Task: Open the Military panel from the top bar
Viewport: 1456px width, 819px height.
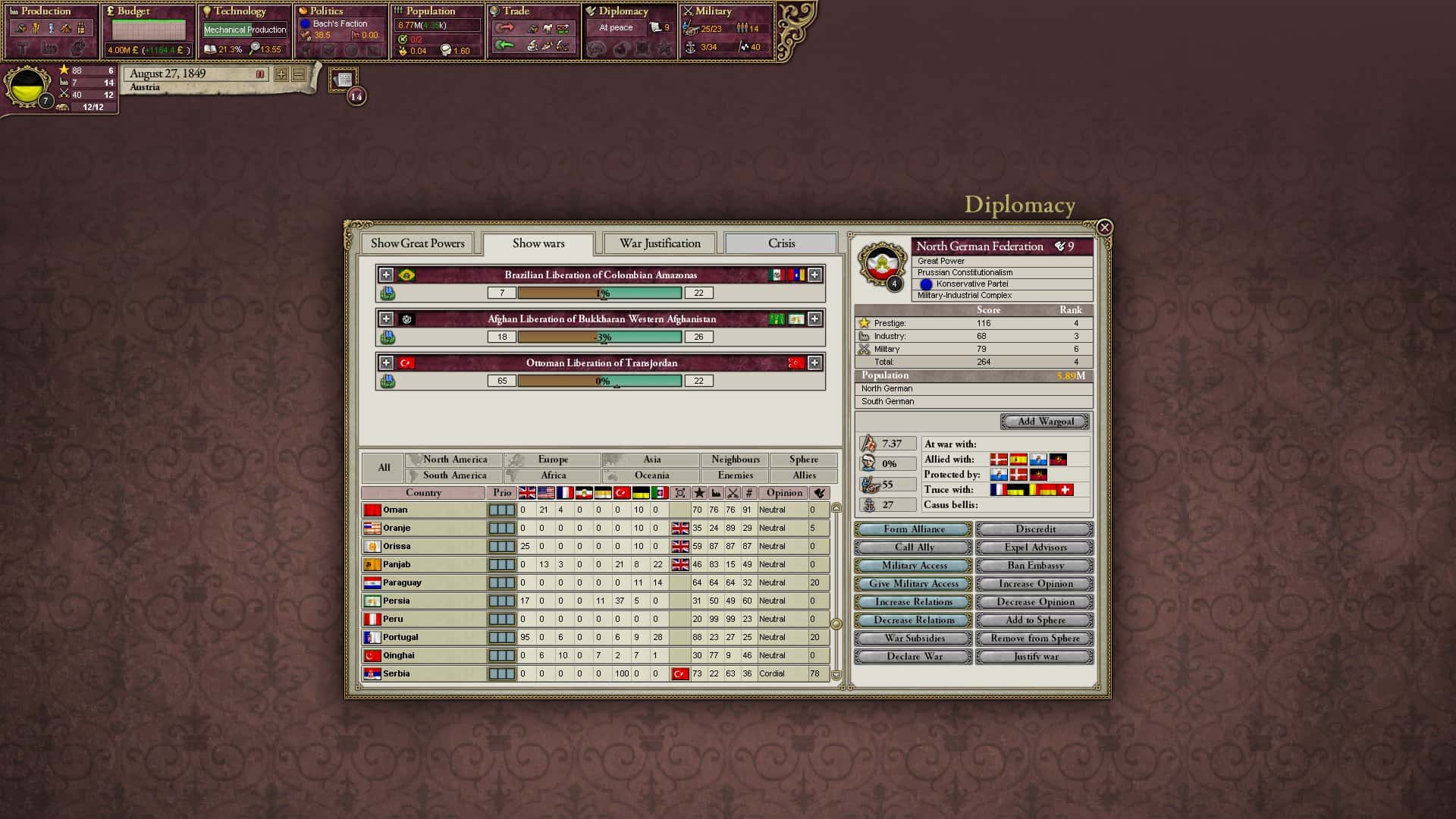Action: 717,11
